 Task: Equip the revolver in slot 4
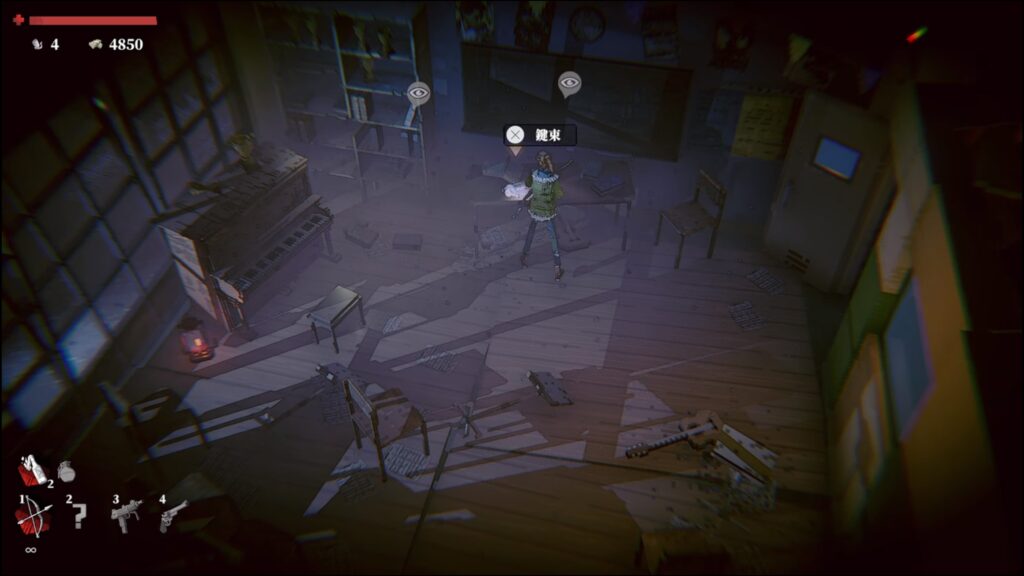172,516
